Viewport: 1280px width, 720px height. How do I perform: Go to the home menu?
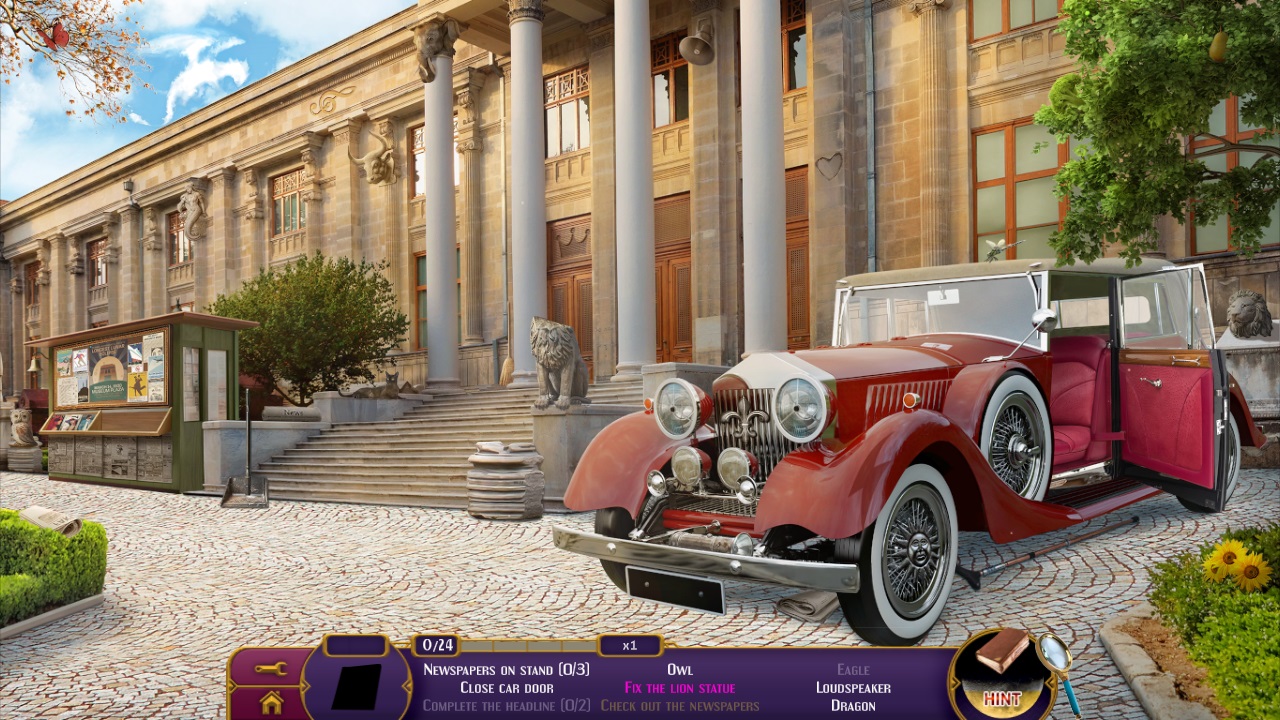pos(270,702)
